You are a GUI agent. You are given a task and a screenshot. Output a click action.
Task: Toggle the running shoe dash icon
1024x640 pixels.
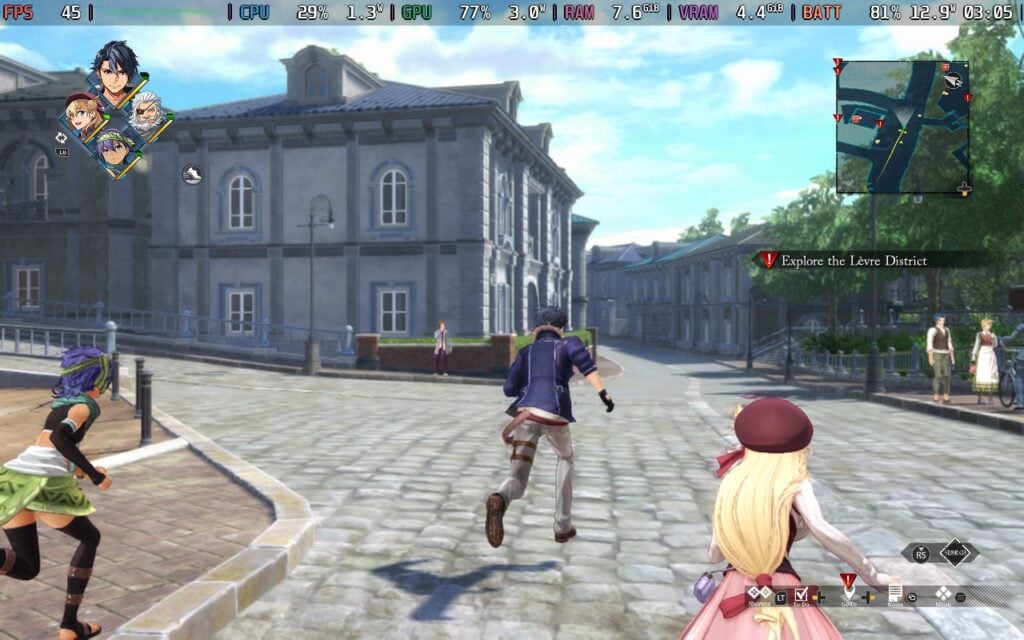(x=192, y=175)
